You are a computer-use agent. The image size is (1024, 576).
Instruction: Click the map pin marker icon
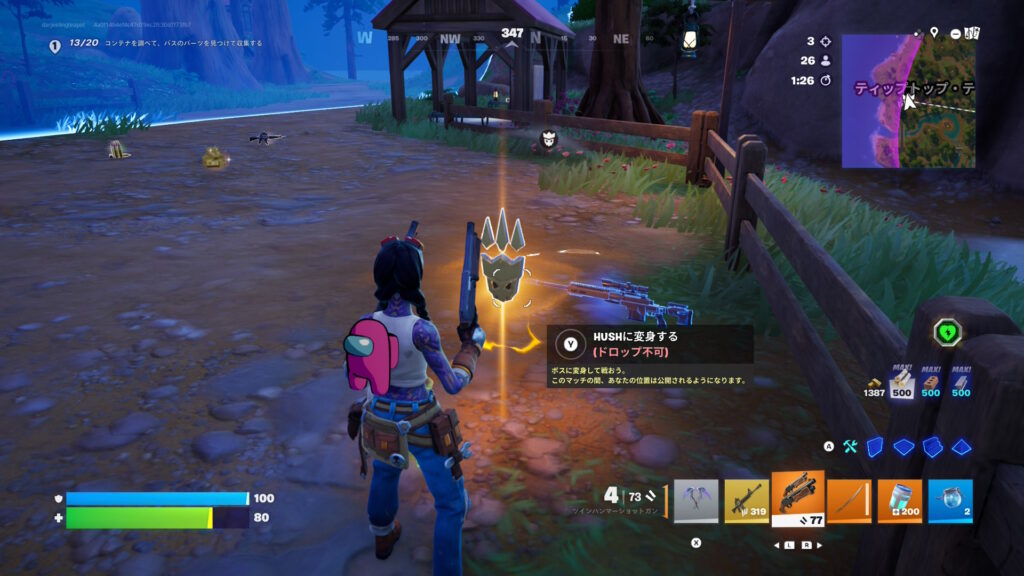pos(934,33)
